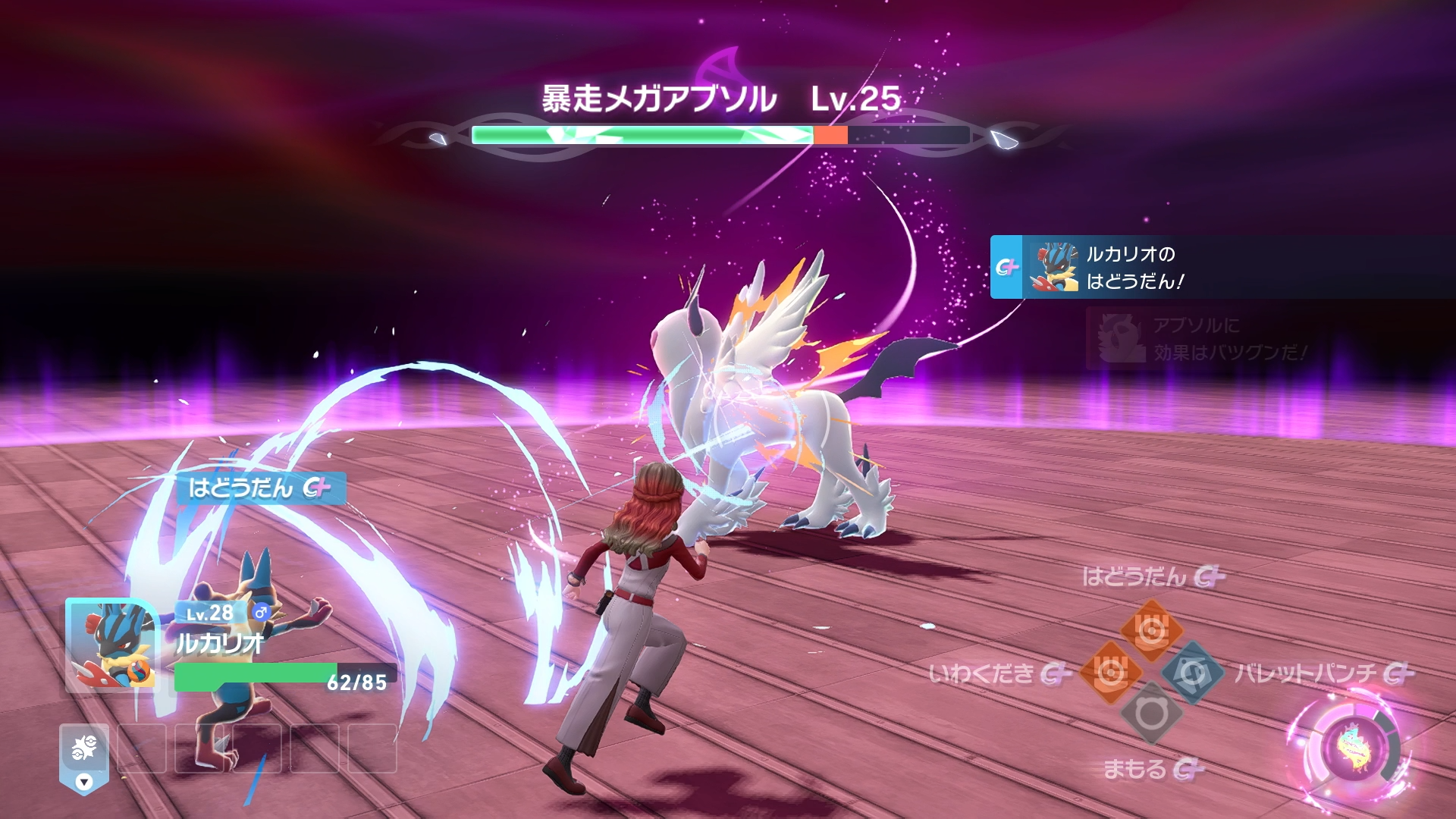Activate the バレットパンチ move icon
Screen dimensions: 1456x819
(1192, 672)
